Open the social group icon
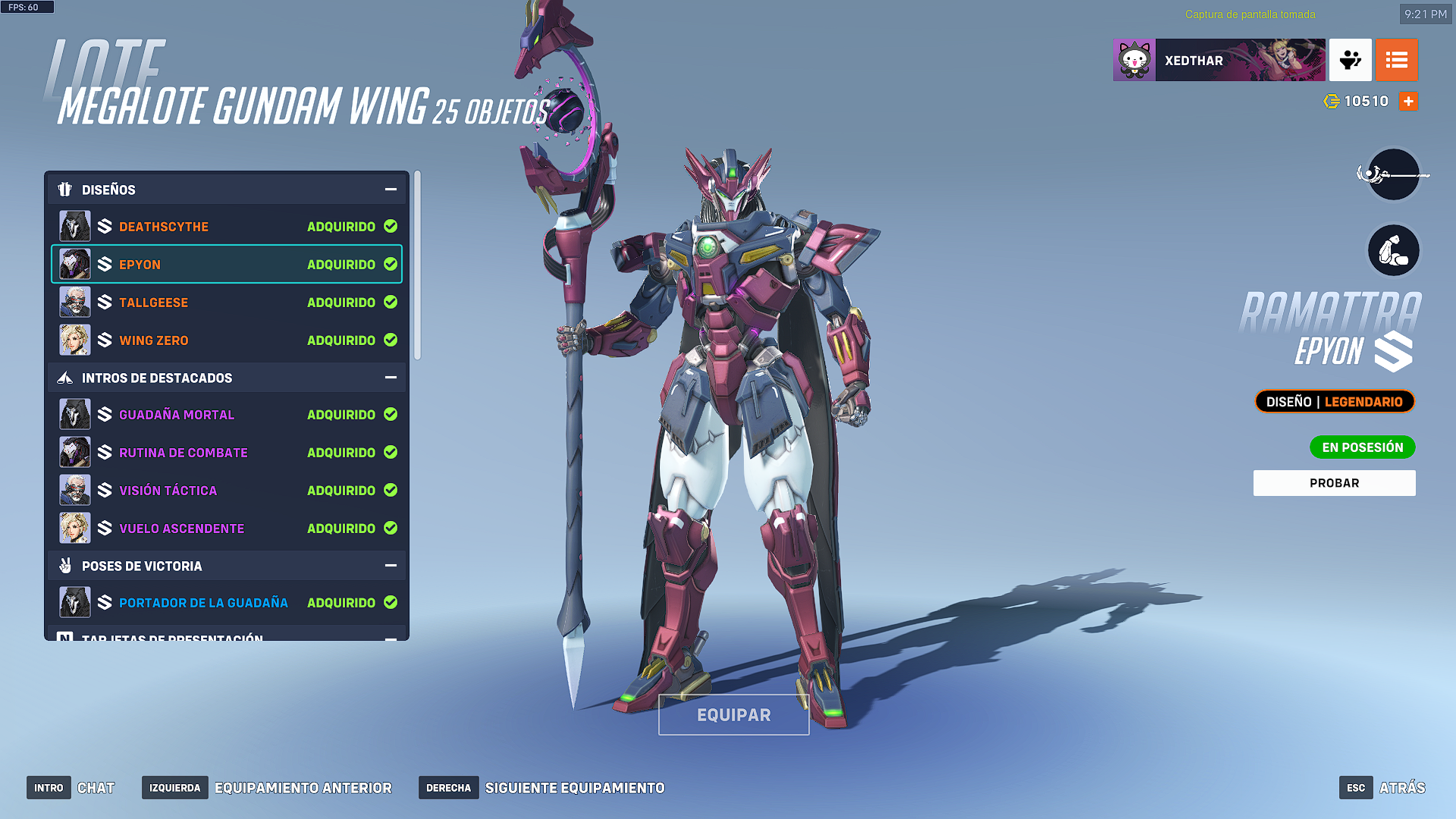Screen dimensions: 1456x819 1350,60
